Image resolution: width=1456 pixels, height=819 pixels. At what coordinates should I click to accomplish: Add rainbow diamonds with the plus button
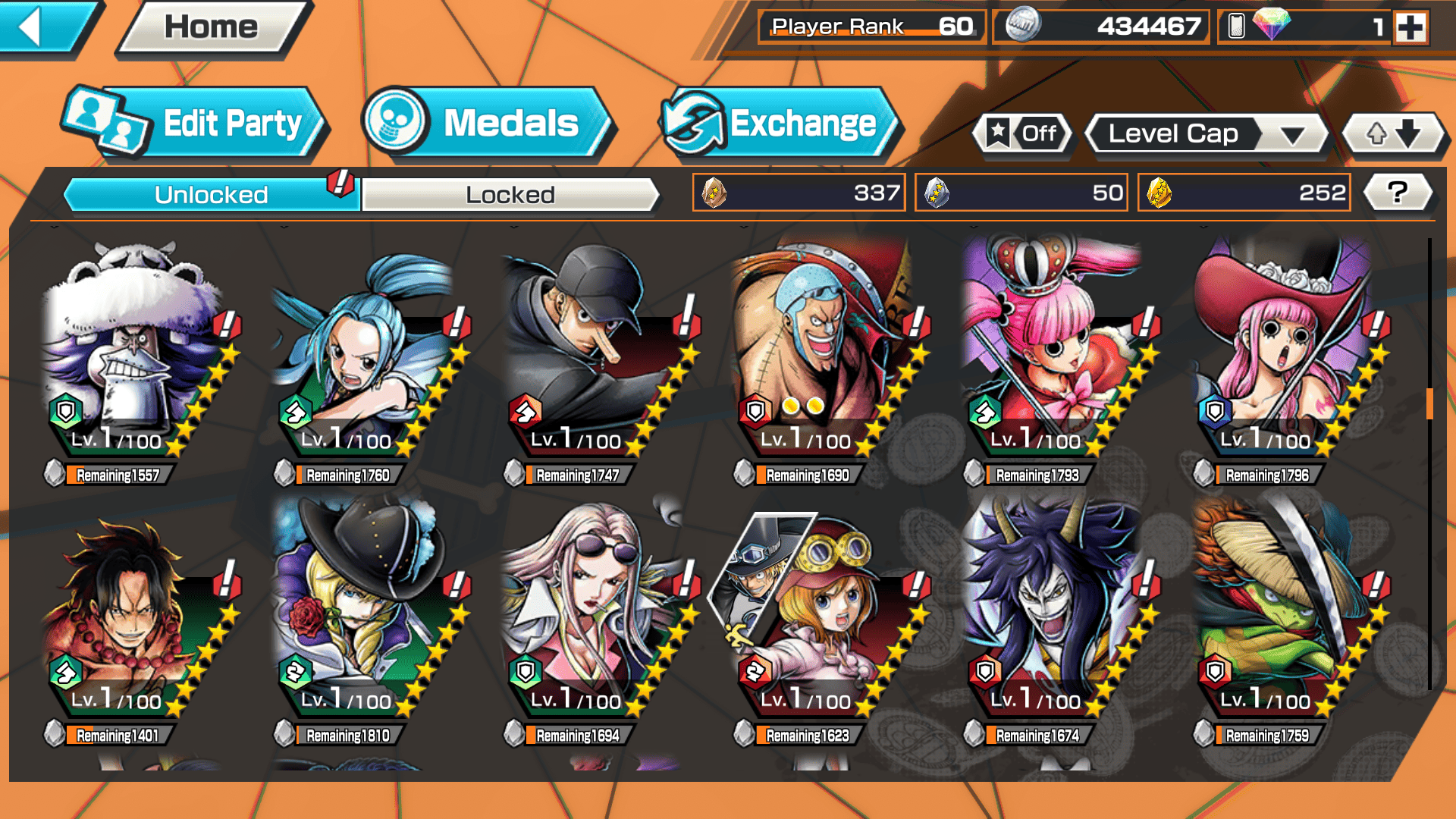coord(1410,27)
